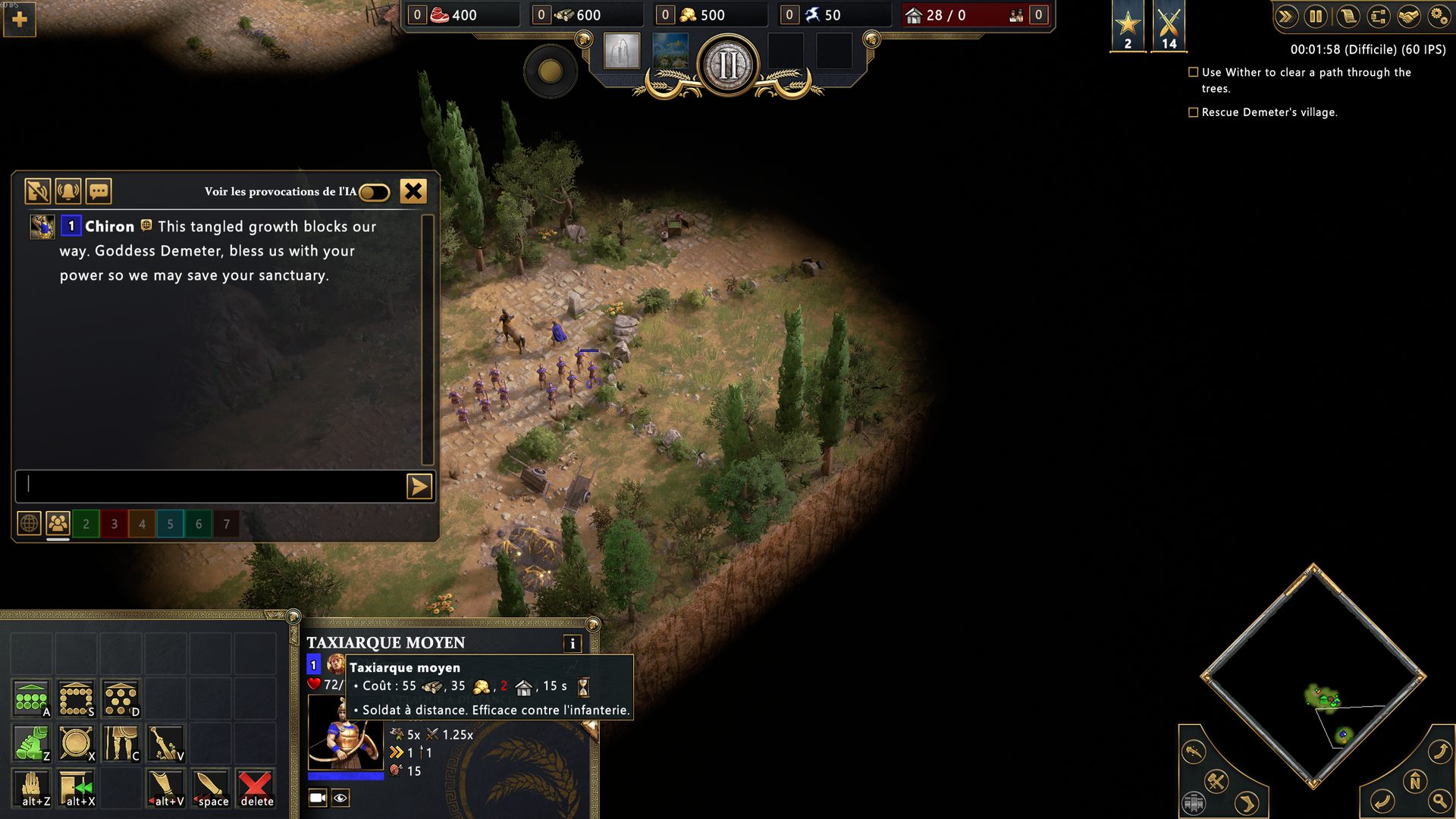This screenshot has height=819, width=1456.
Task: Open the objectives scroll icon
Action: click(x=1347, y=17)
